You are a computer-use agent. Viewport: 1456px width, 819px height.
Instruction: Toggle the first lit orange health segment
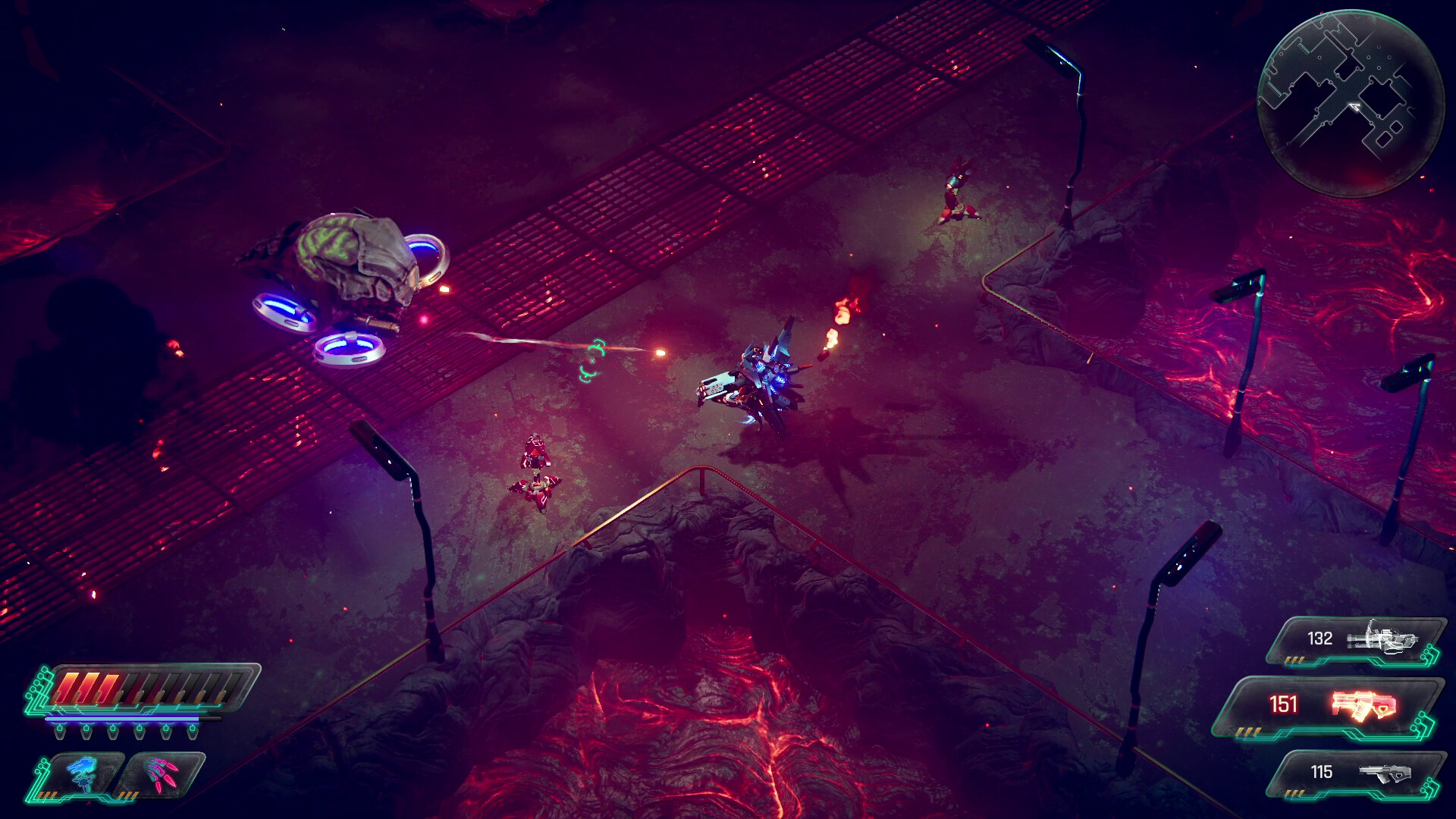click(69, 686)
